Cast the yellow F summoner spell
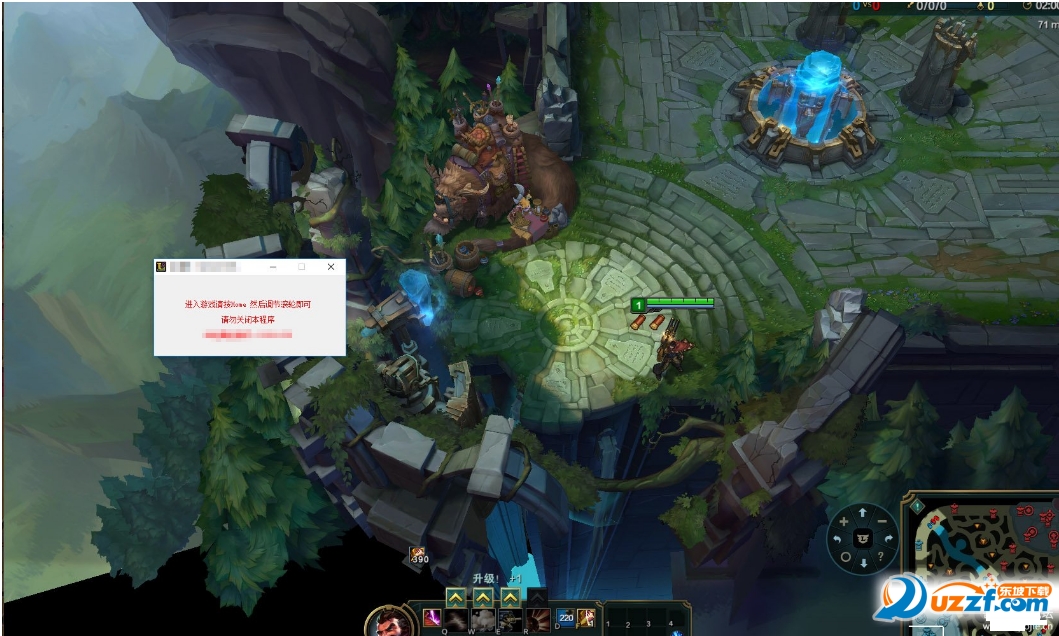 click(587, 619)
